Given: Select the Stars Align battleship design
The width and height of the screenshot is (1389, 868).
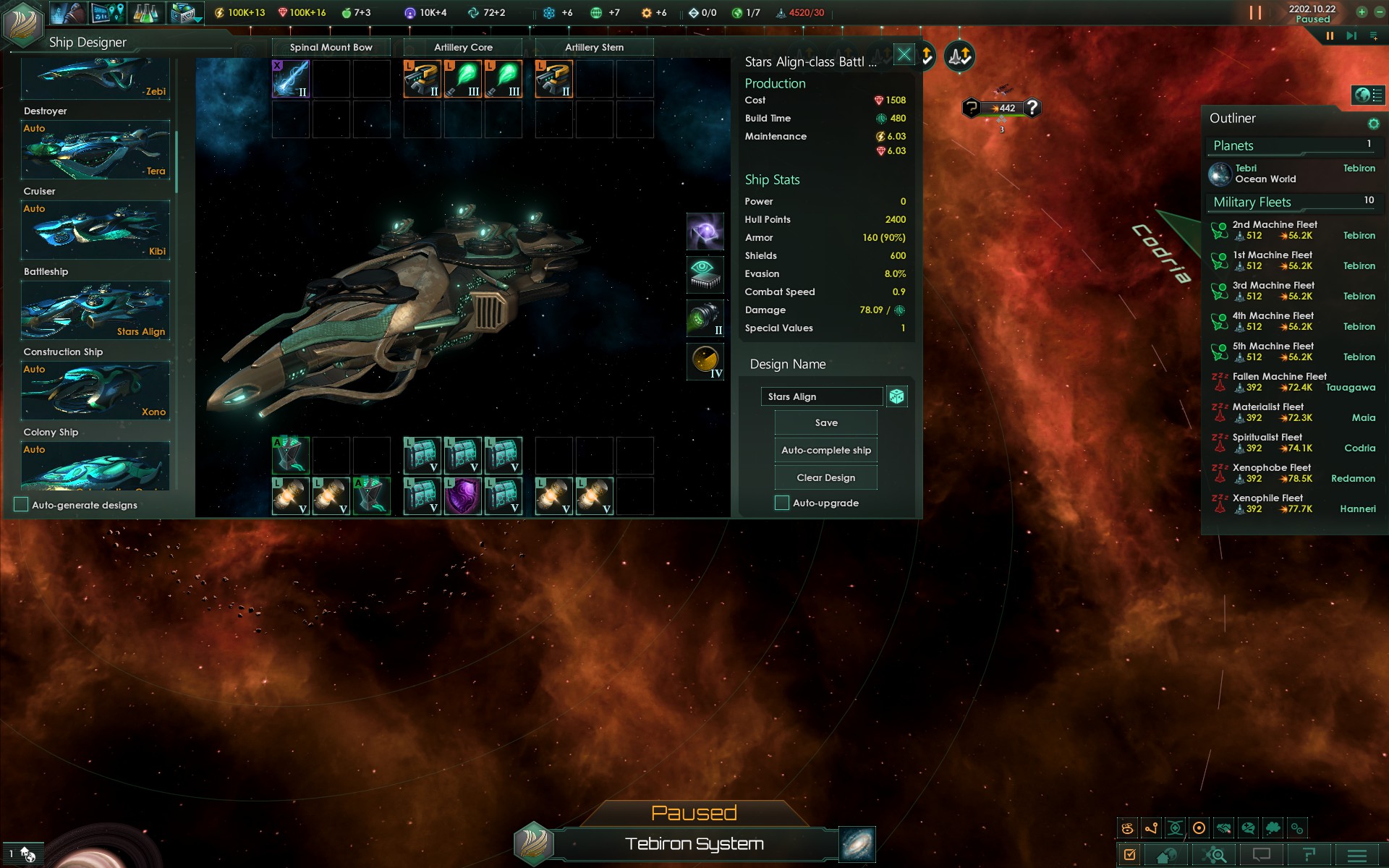Looking at the screenshot, I should click(x=95, y=310).
